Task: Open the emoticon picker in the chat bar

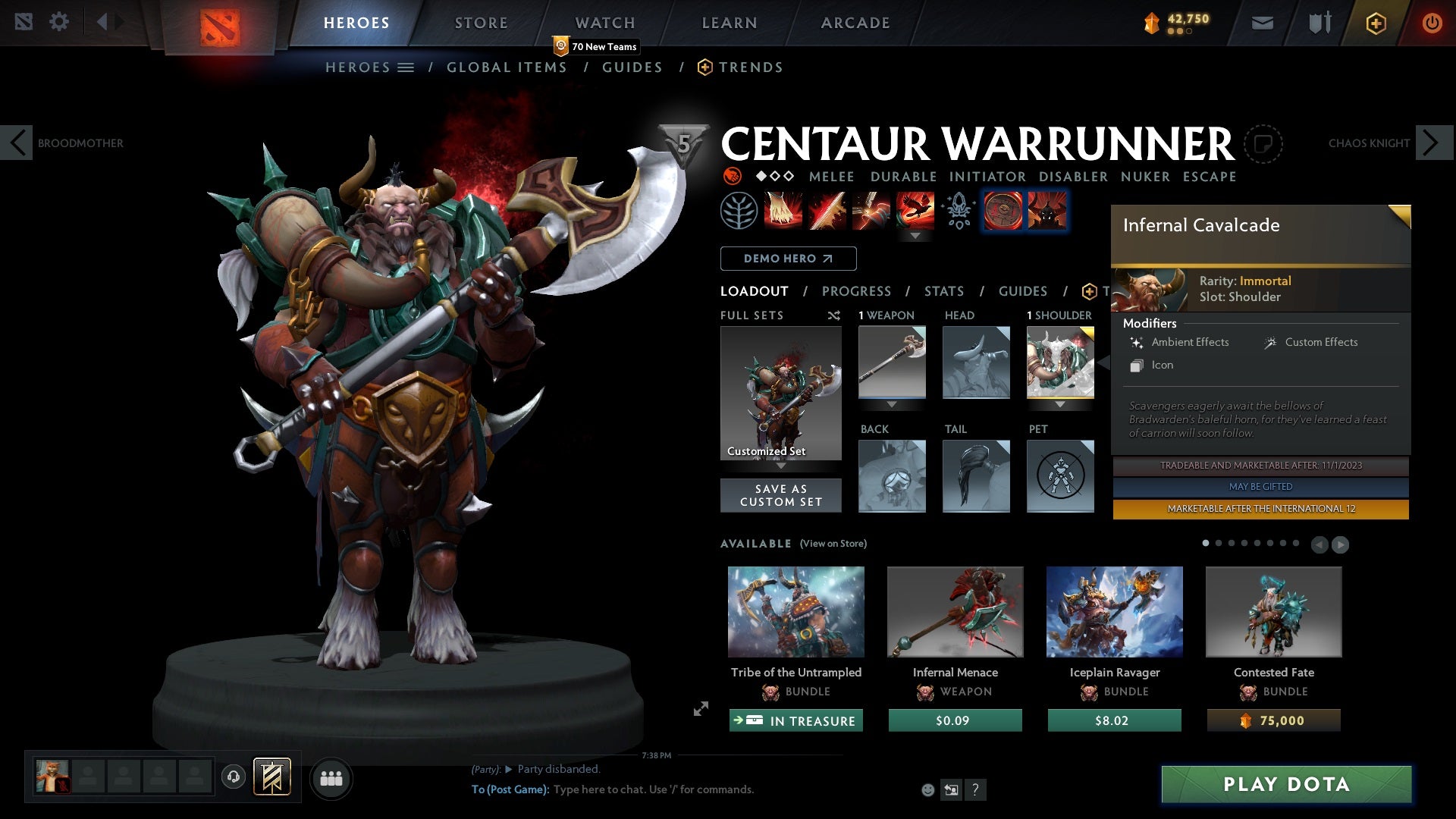Action: 927,789
